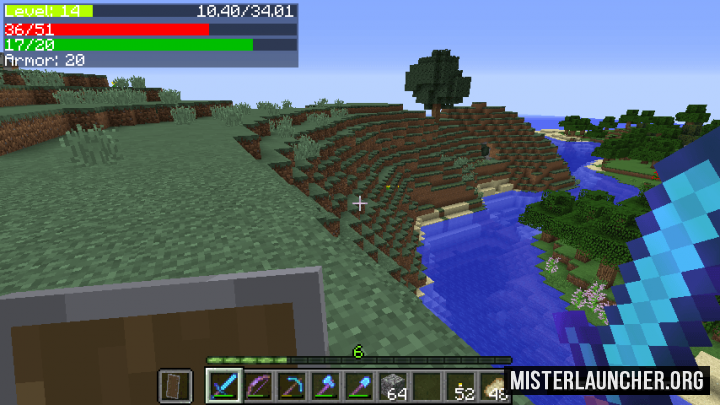720x405 pixels.
Task: Choose the diamond pickaxe slot
Action: coord(291,386)
